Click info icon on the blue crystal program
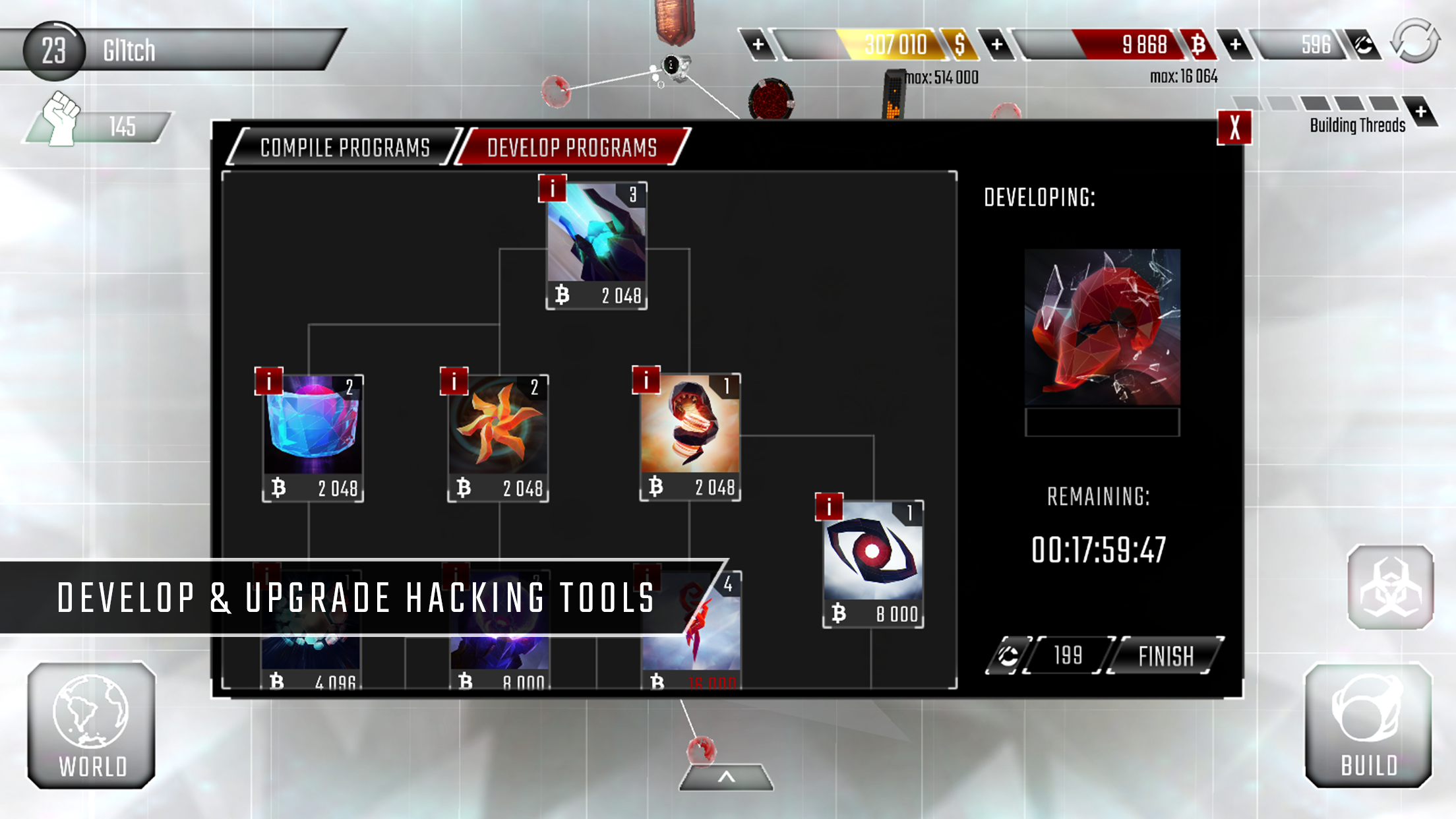 pyautogui.click(x=269, y=380)
